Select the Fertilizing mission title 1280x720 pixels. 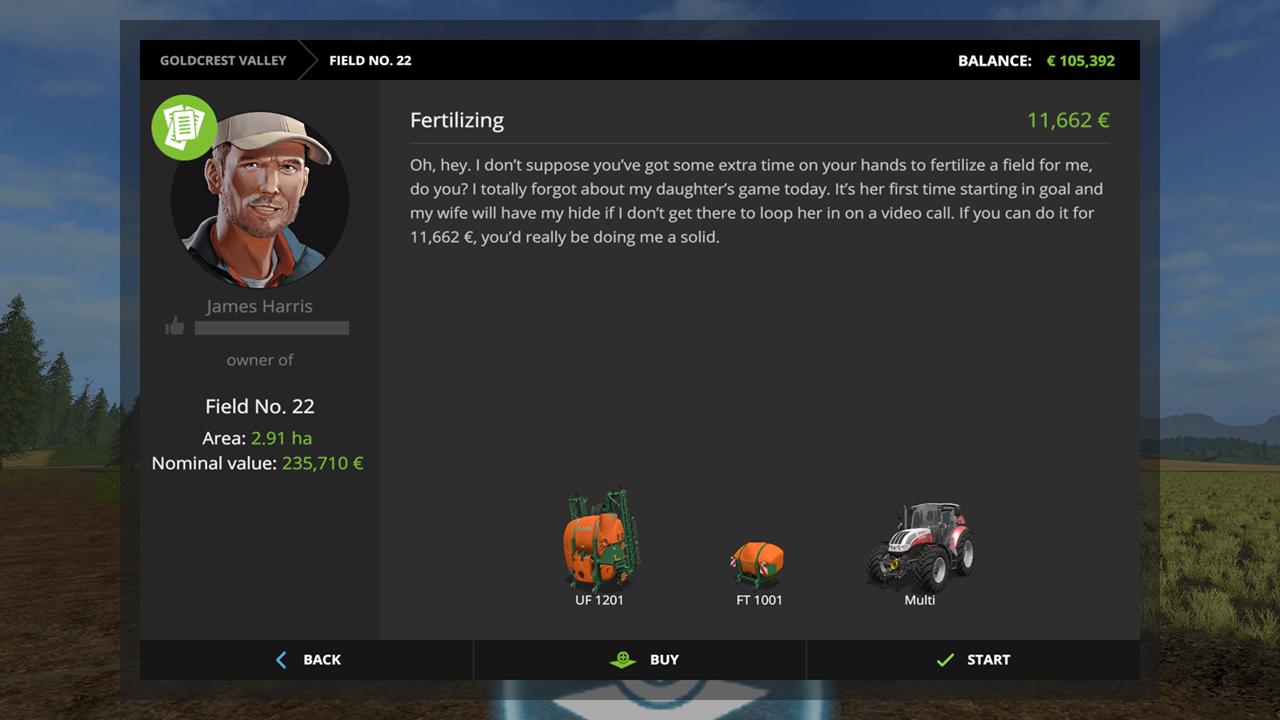456,120
